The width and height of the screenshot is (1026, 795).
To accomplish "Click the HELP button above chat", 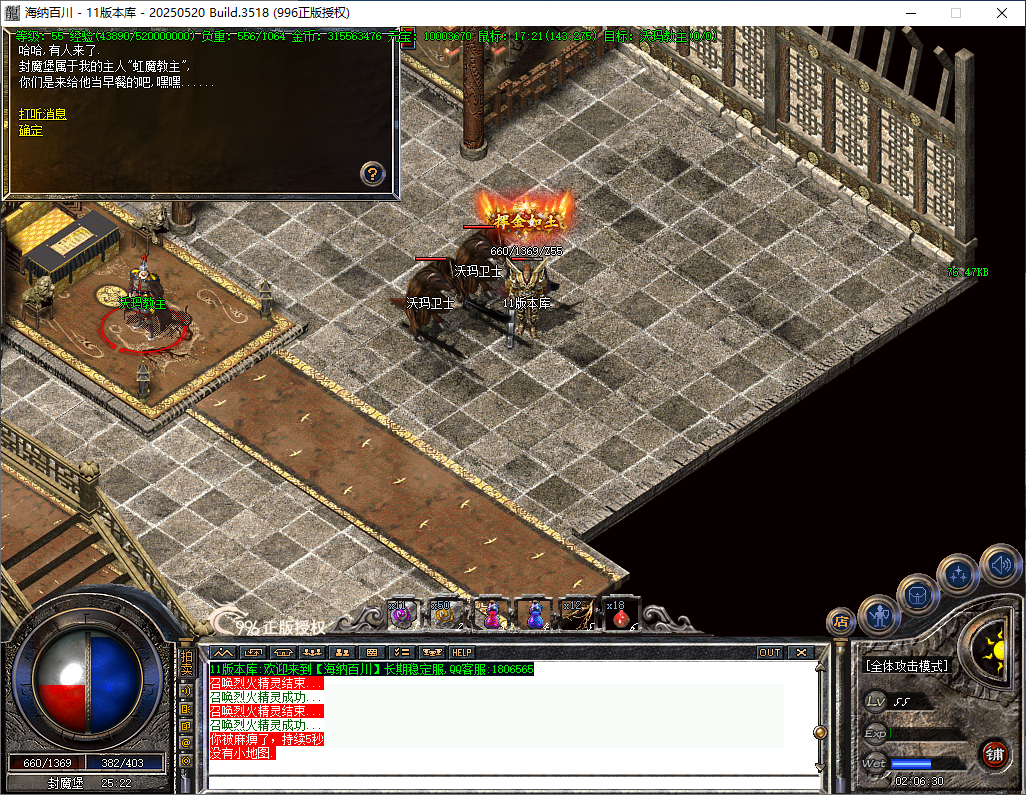I will point(462,653).
